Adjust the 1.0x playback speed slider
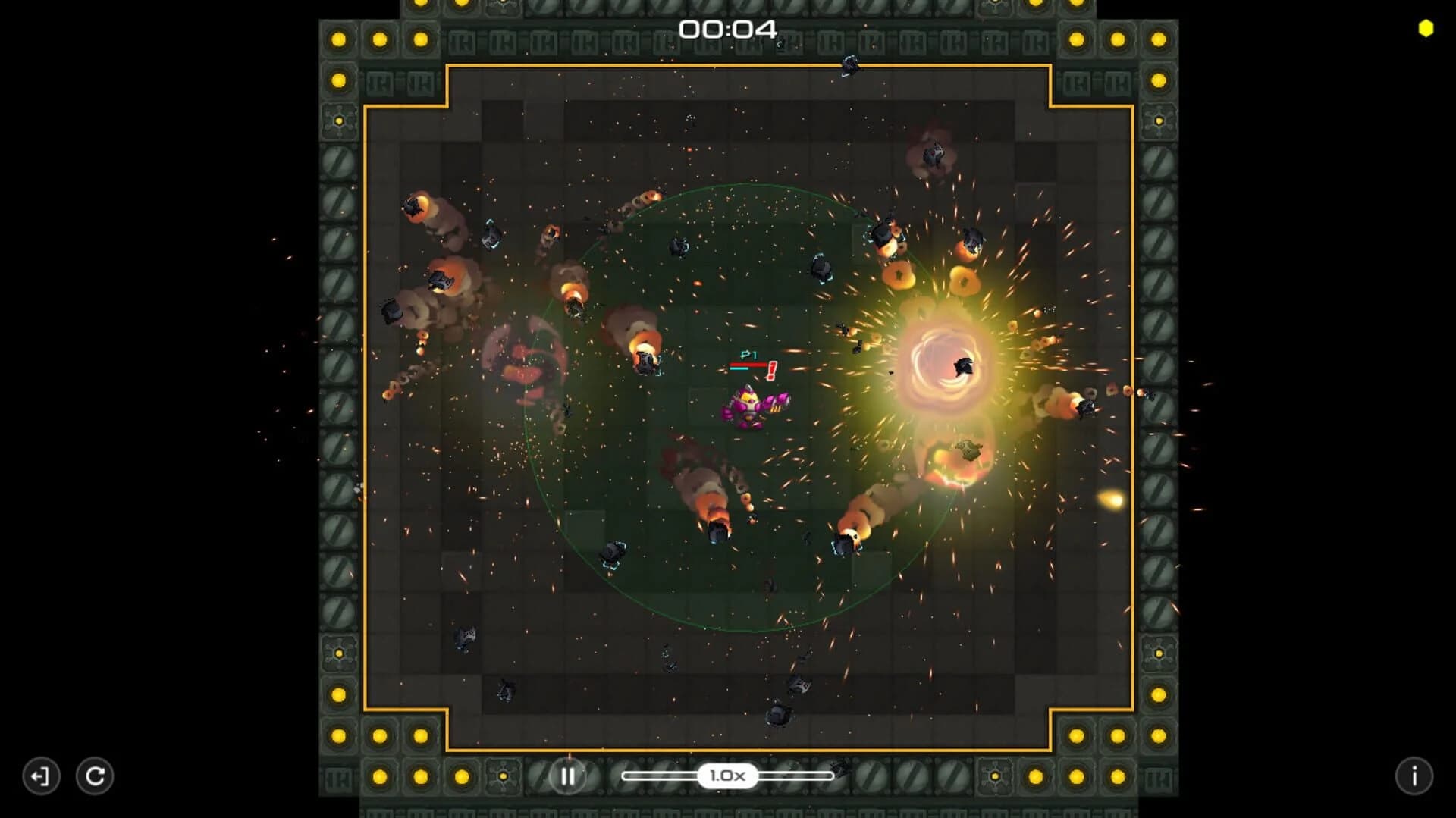The height and width of the screenshot is (818, 1456). (728, 776)
